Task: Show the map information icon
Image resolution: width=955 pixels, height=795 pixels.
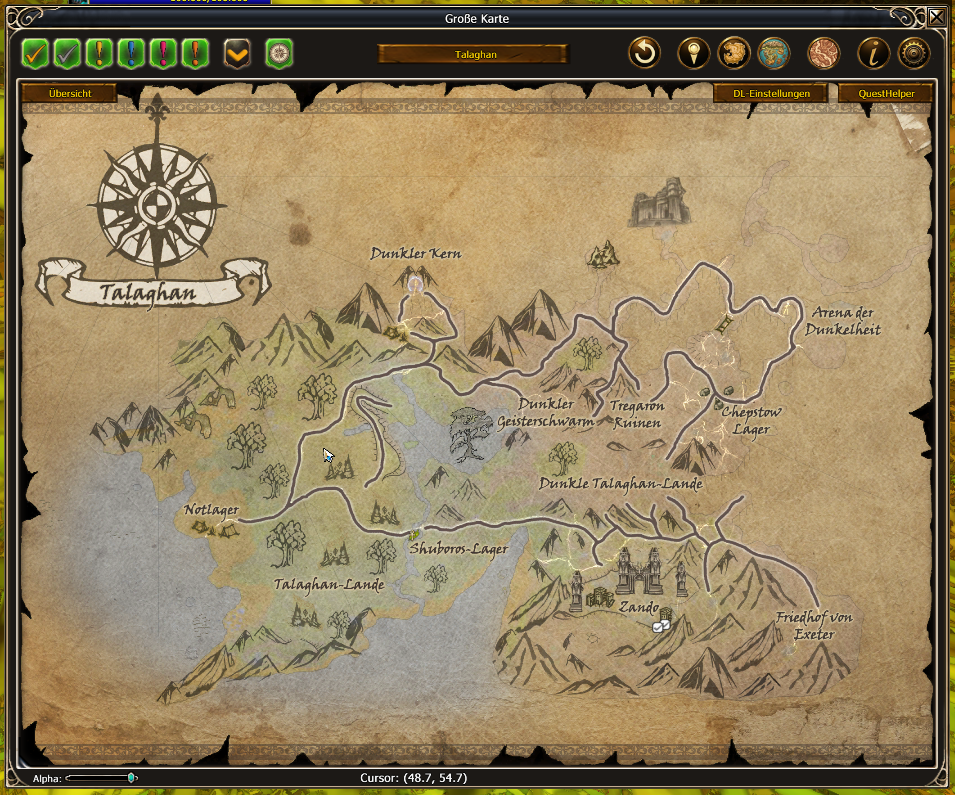Action: (873, 53)
